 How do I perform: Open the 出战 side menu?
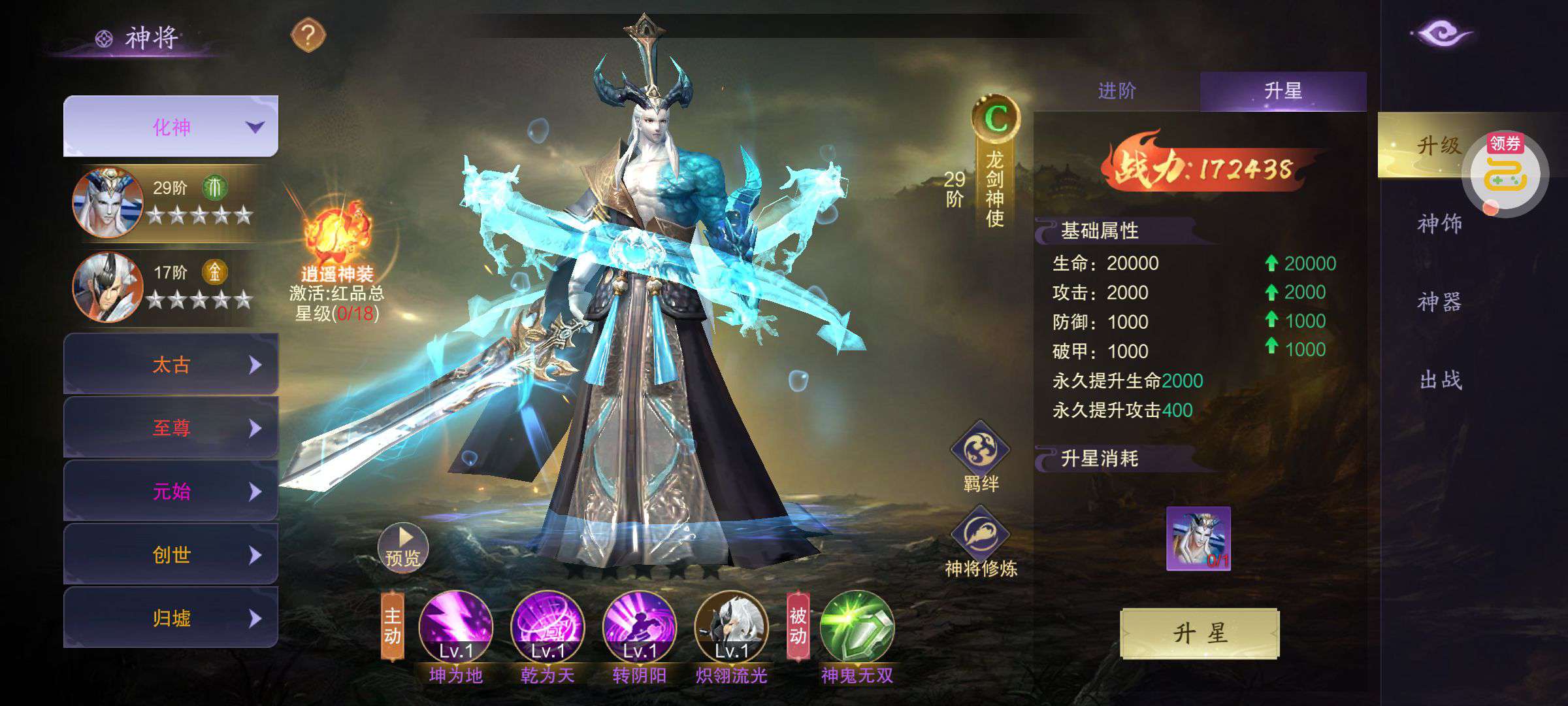(1441, 379)
